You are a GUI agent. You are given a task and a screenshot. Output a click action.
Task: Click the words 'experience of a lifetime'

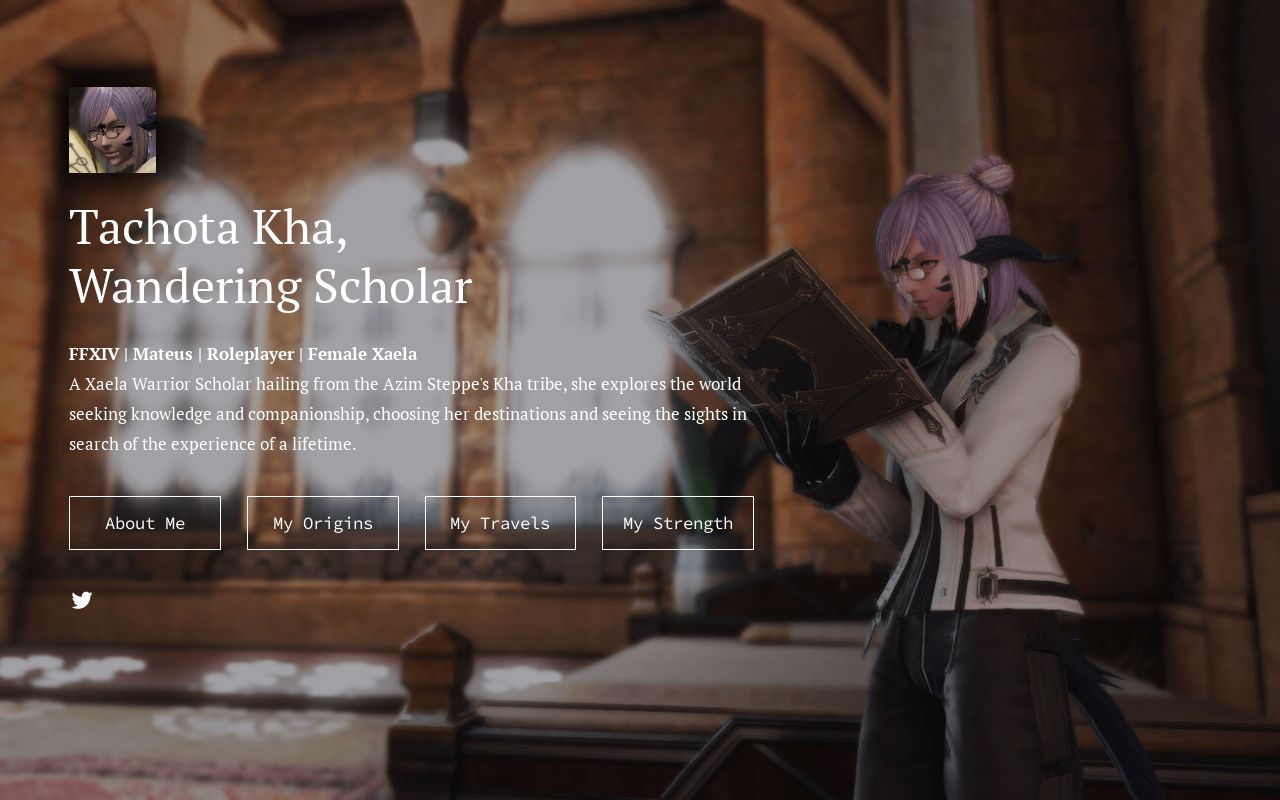(258, 443)
